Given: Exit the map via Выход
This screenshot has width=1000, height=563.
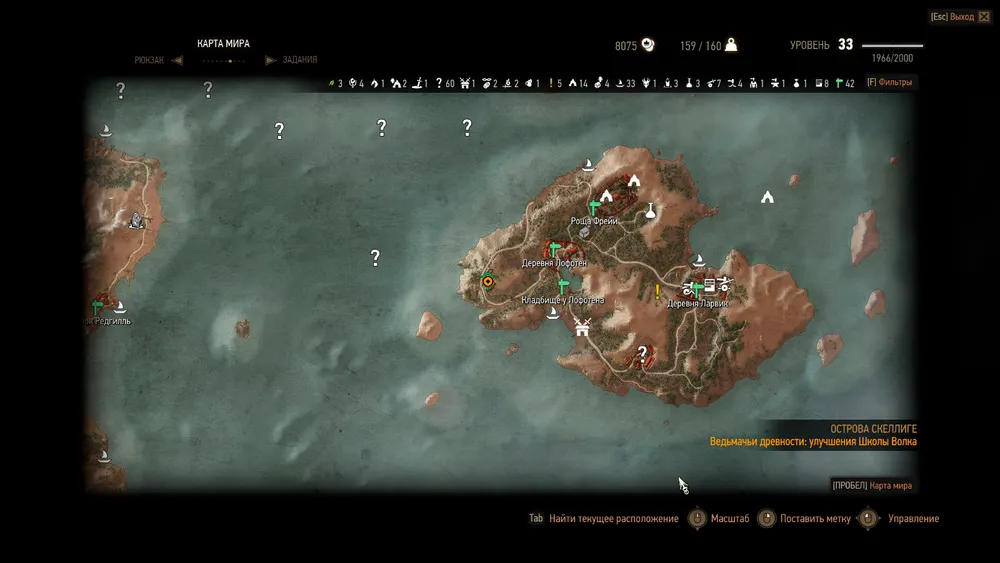Looking at the screenshot, I should (x=951, y=17).
